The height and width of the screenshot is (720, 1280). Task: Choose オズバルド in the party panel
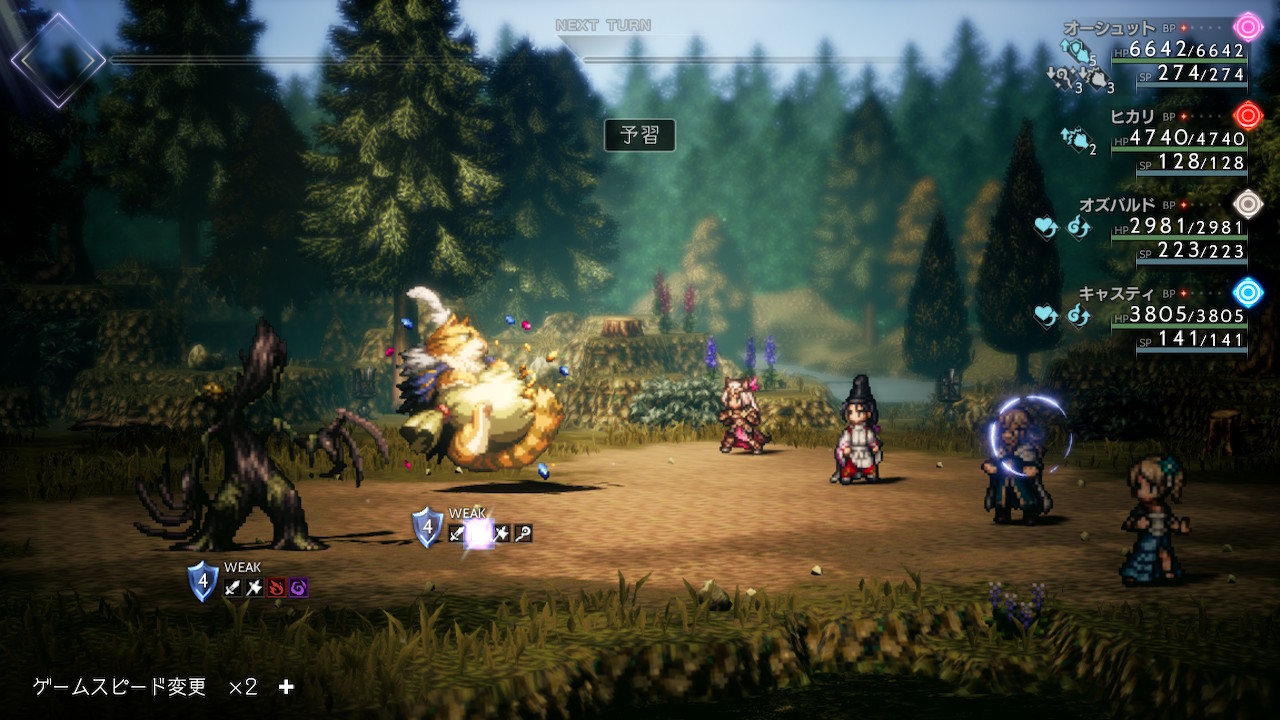[1117, 204]
